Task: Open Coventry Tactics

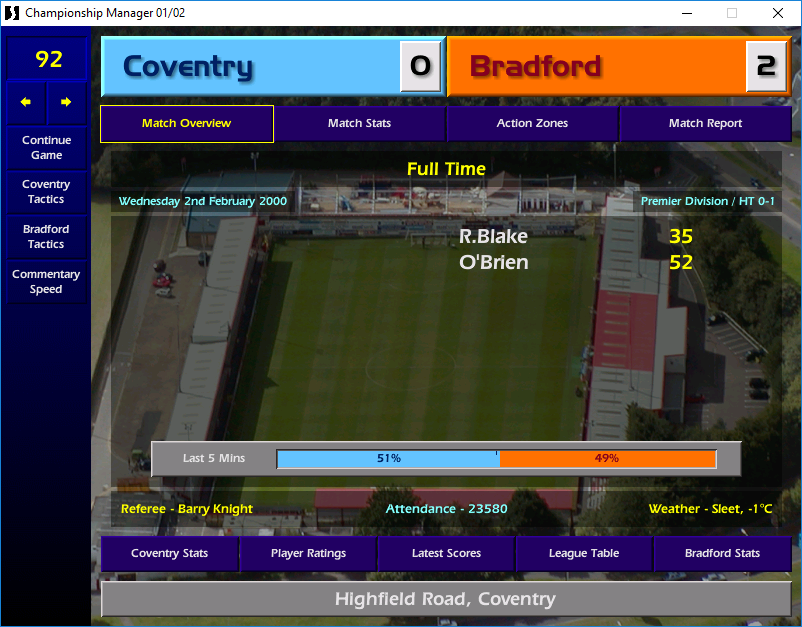Action: 46,192
